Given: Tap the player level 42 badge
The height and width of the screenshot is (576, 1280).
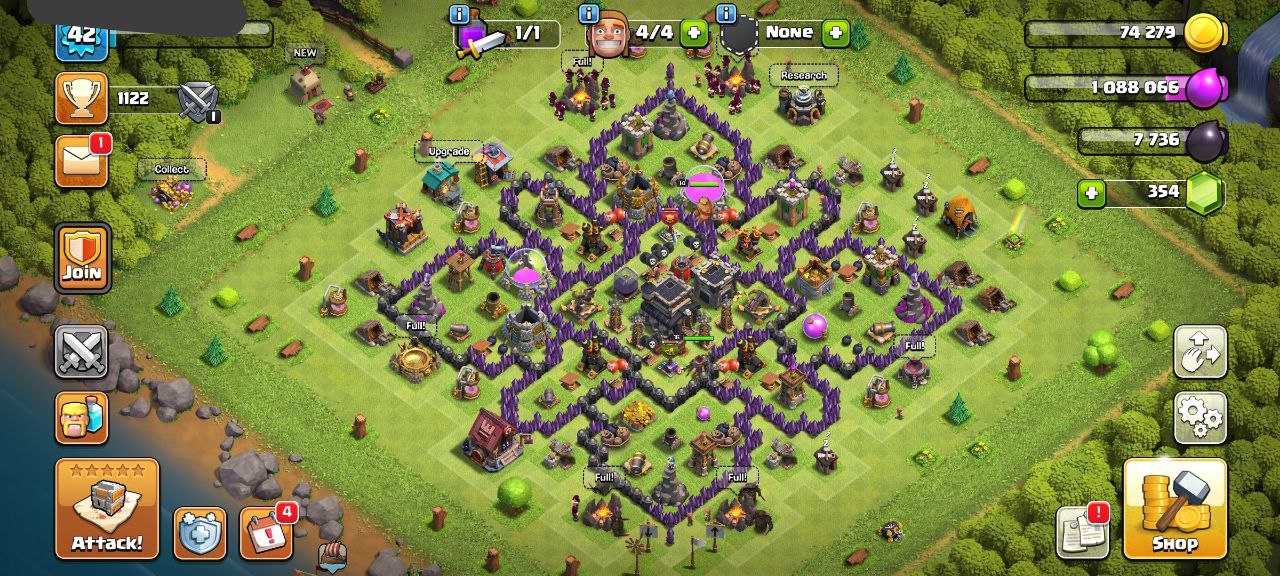Looking at the screenshot, I should coord(82,36).
